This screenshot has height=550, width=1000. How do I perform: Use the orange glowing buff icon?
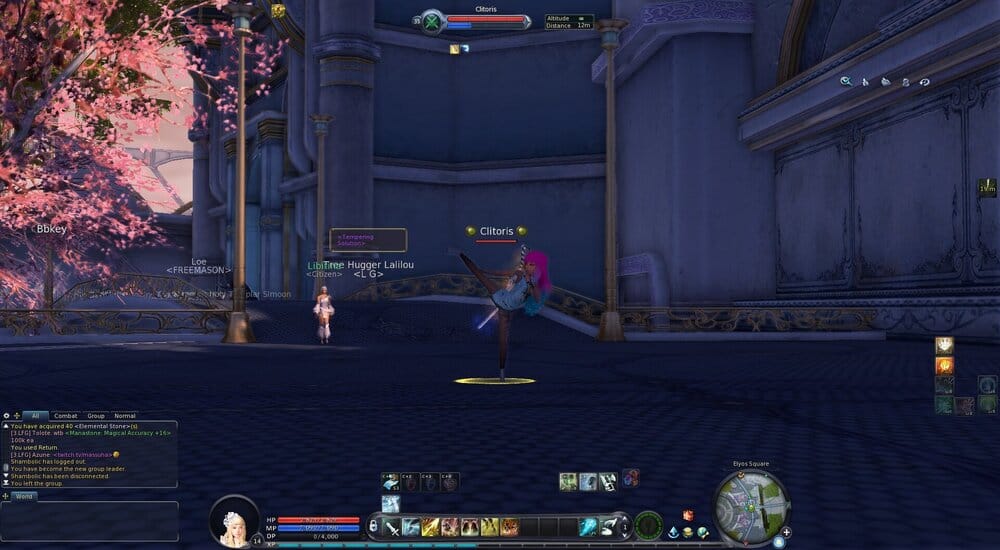point(944,365)
